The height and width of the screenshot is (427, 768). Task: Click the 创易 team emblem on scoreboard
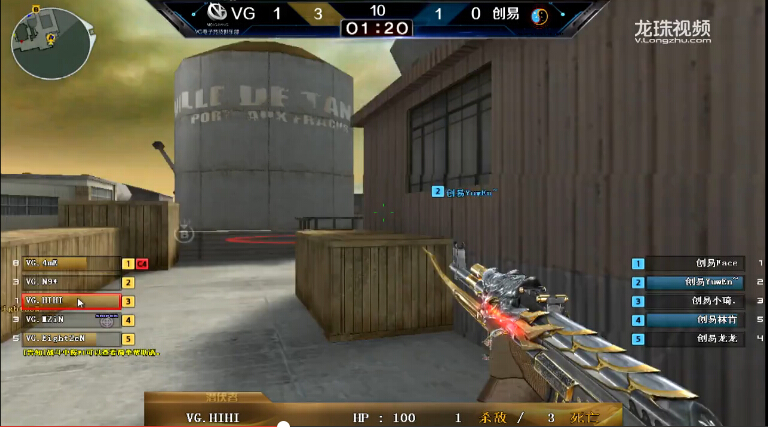[x=538, y=15]
